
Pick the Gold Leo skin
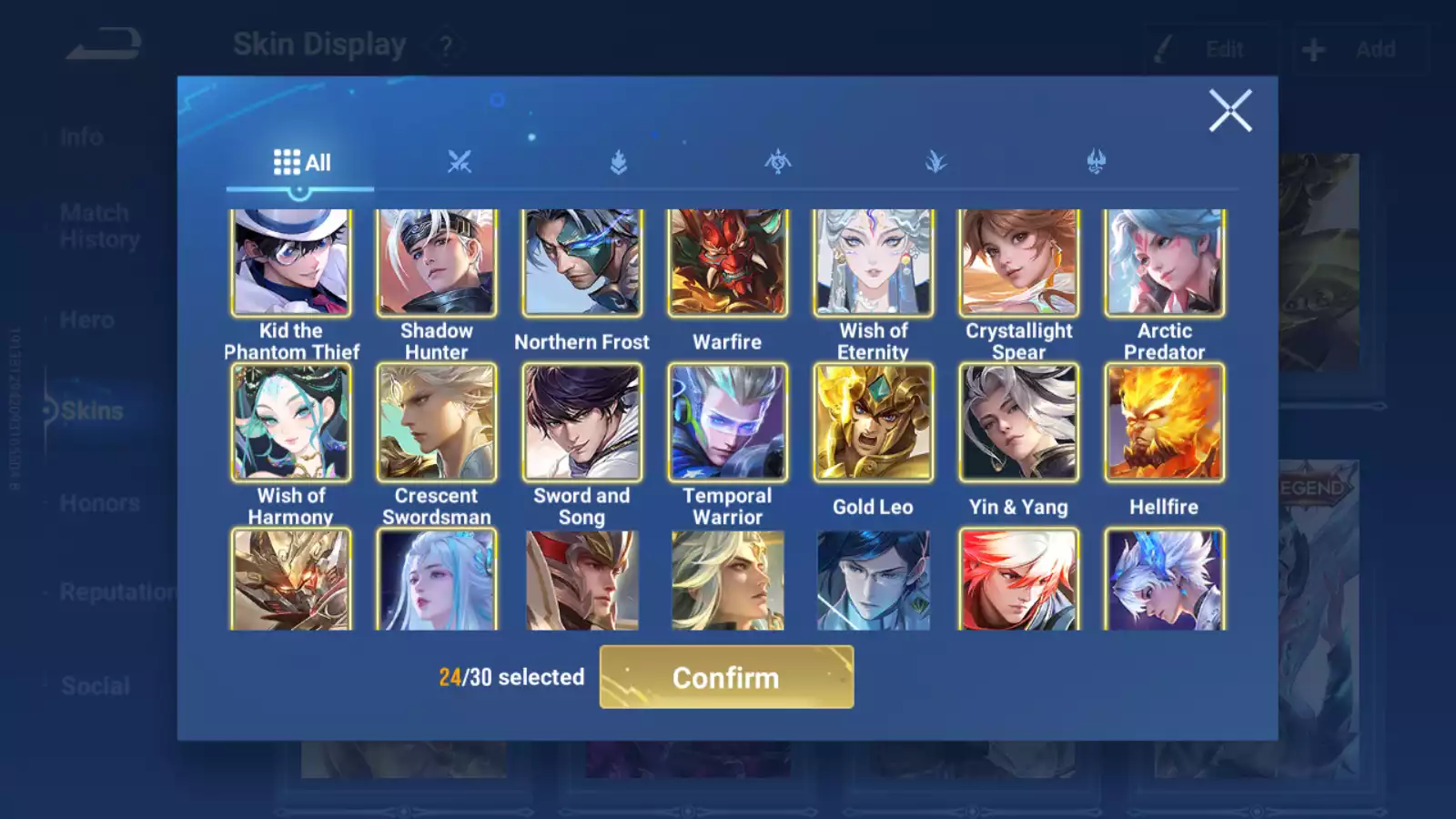point(874,422)
